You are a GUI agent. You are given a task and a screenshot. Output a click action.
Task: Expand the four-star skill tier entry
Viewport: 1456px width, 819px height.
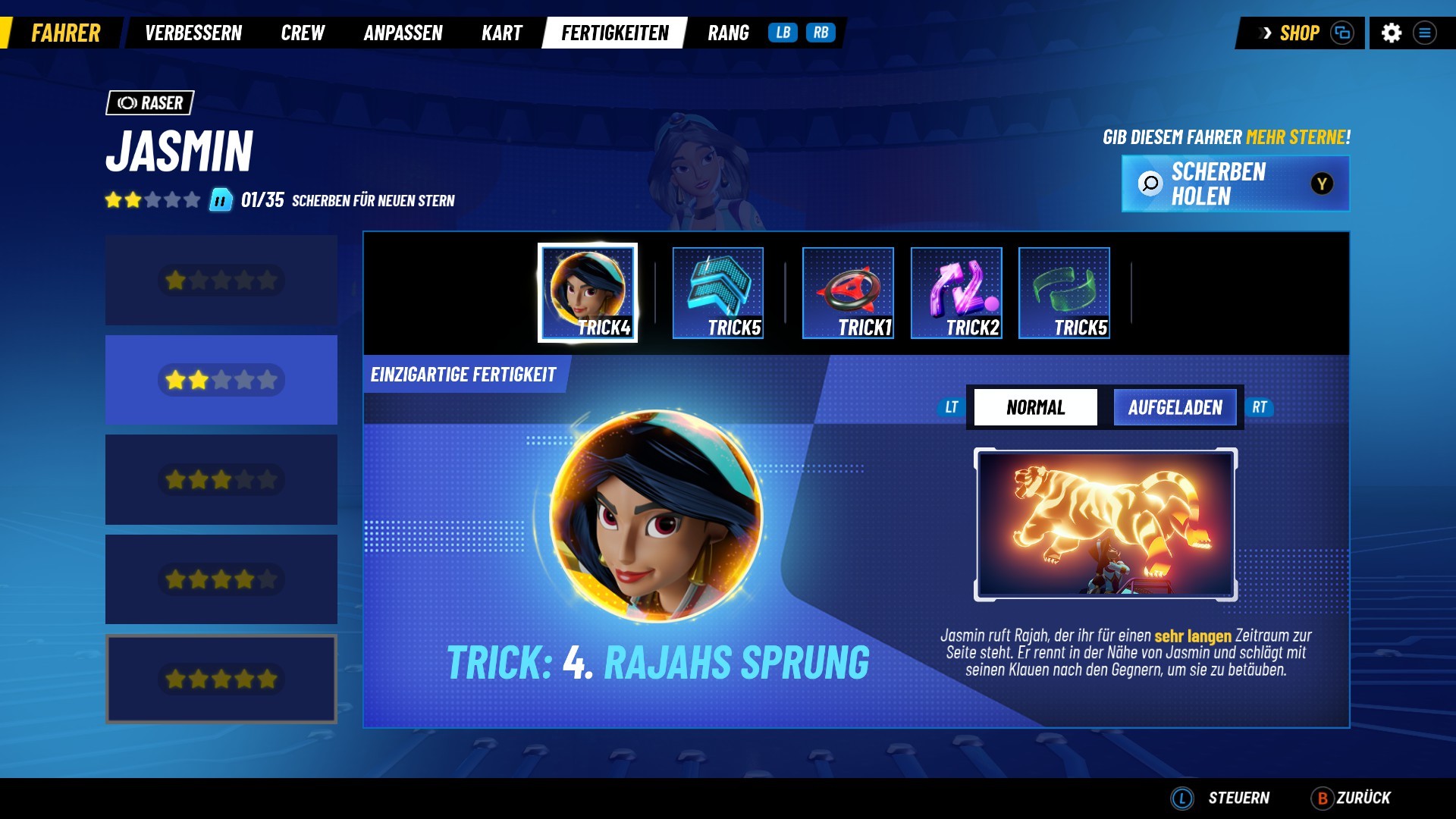(x=221, y=579)
